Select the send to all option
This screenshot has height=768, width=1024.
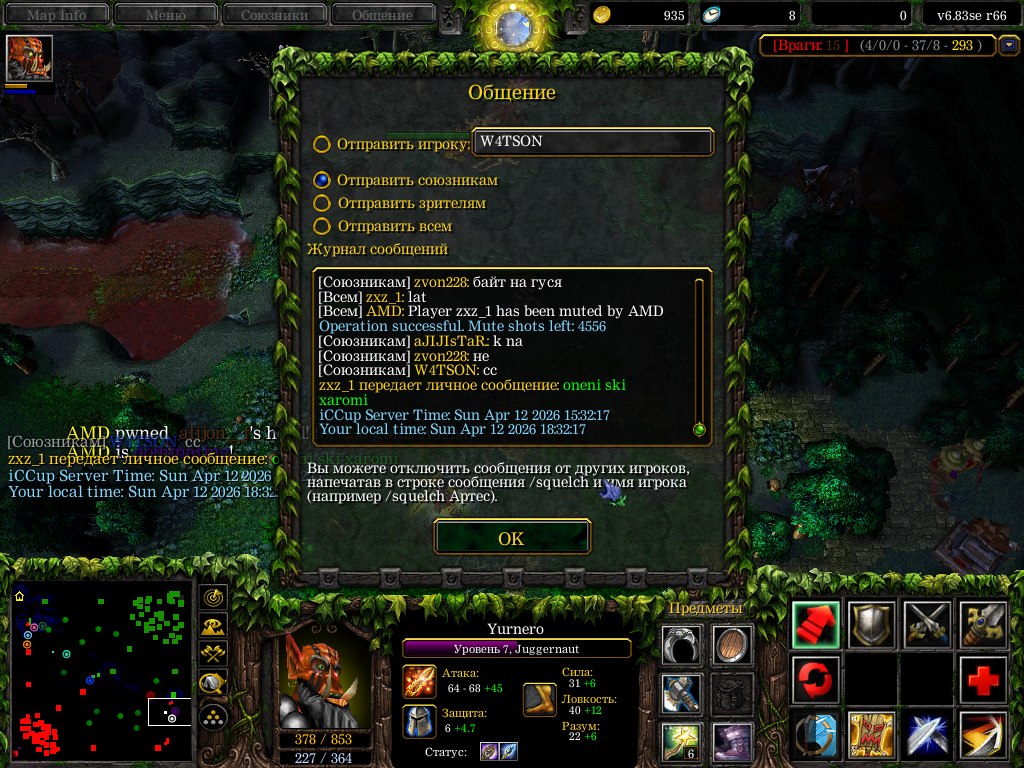point(321,226)
